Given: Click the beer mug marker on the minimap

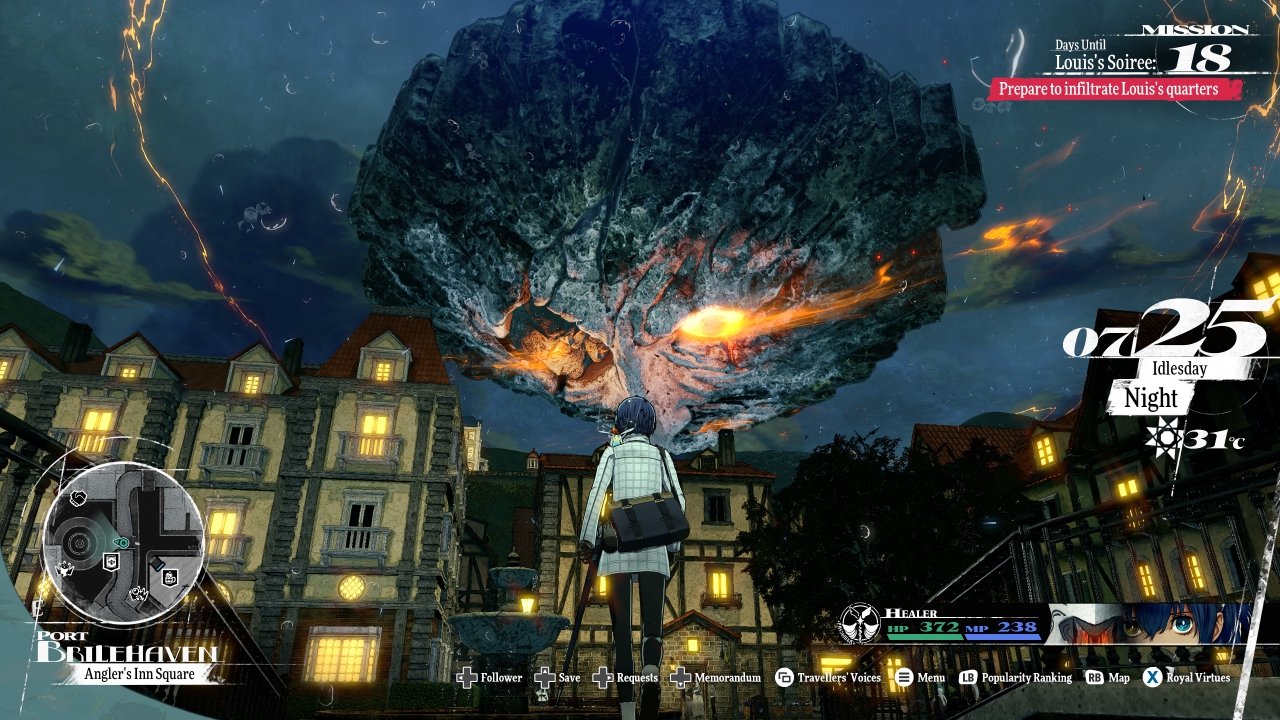Looking at the screenshot, I should 170,577.
